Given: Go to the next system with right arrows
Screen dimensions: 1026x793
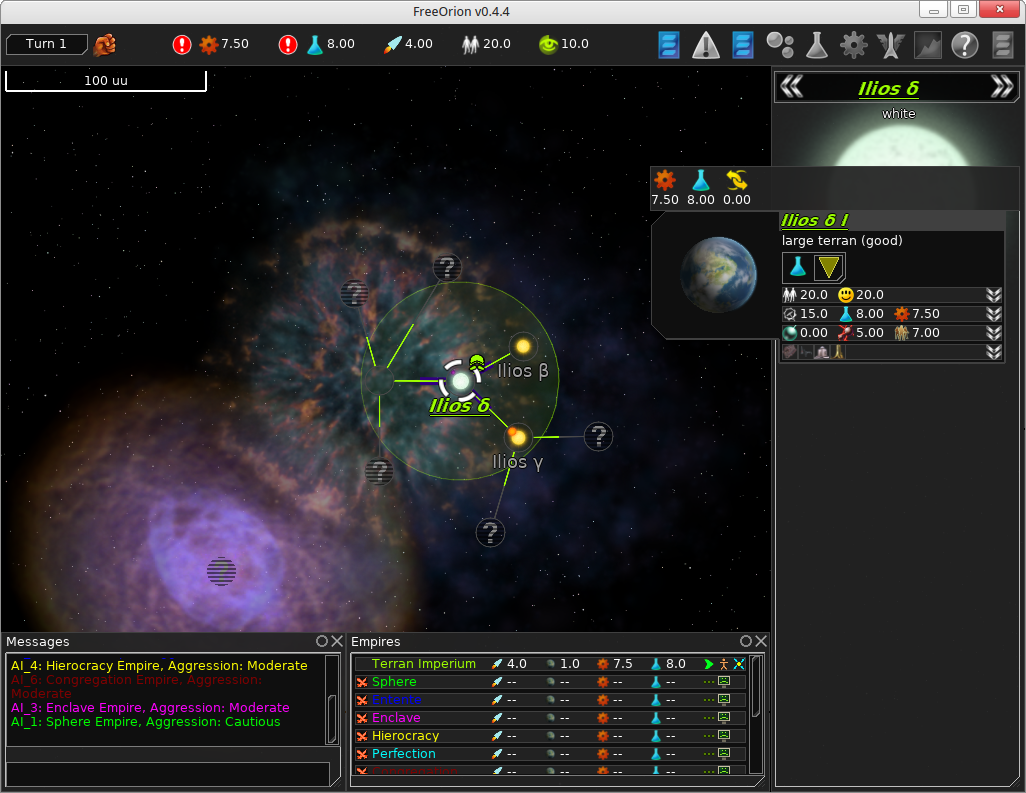Looking at the screenshot, I should click(1002, 87).
